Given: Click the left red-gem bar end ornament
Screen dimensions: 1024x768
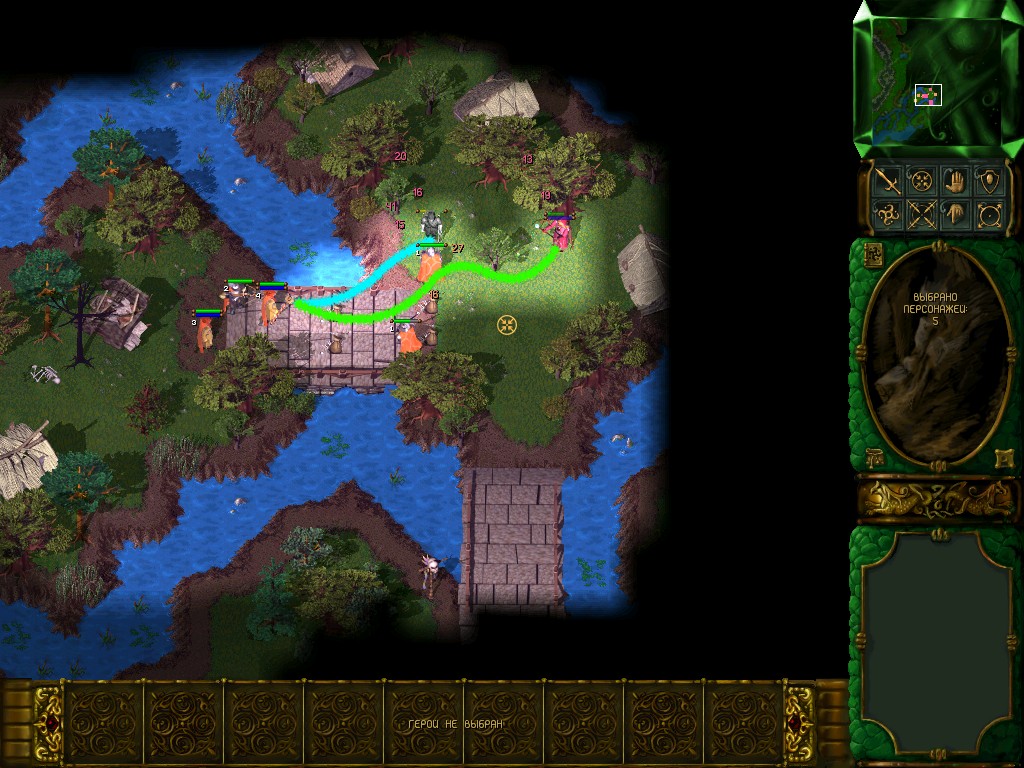Looking at the screenshot, I should point(47,723).
